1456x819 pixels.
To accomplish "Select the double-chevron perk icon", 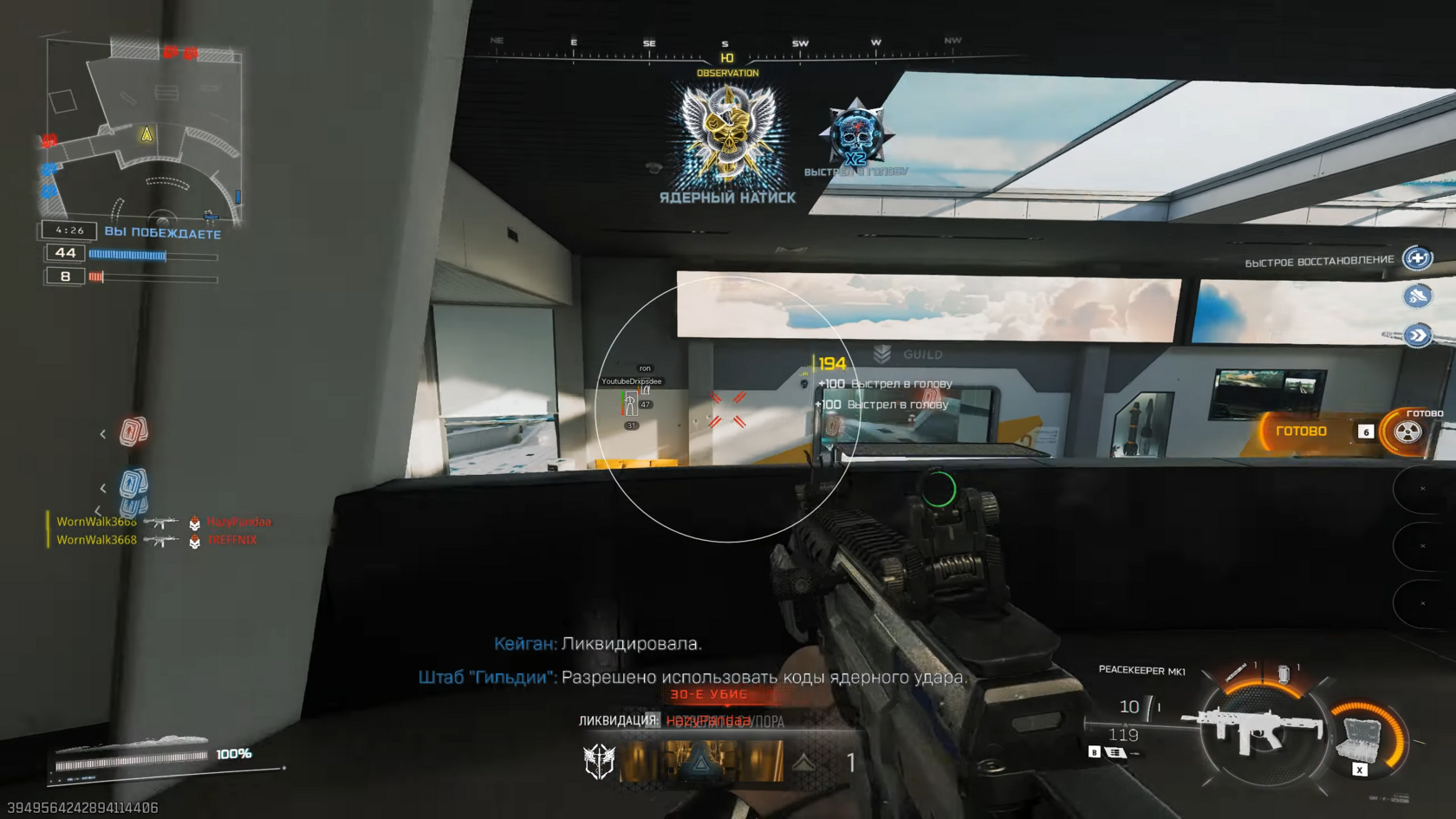I will pyautogui.click(x=1418, y=334).
